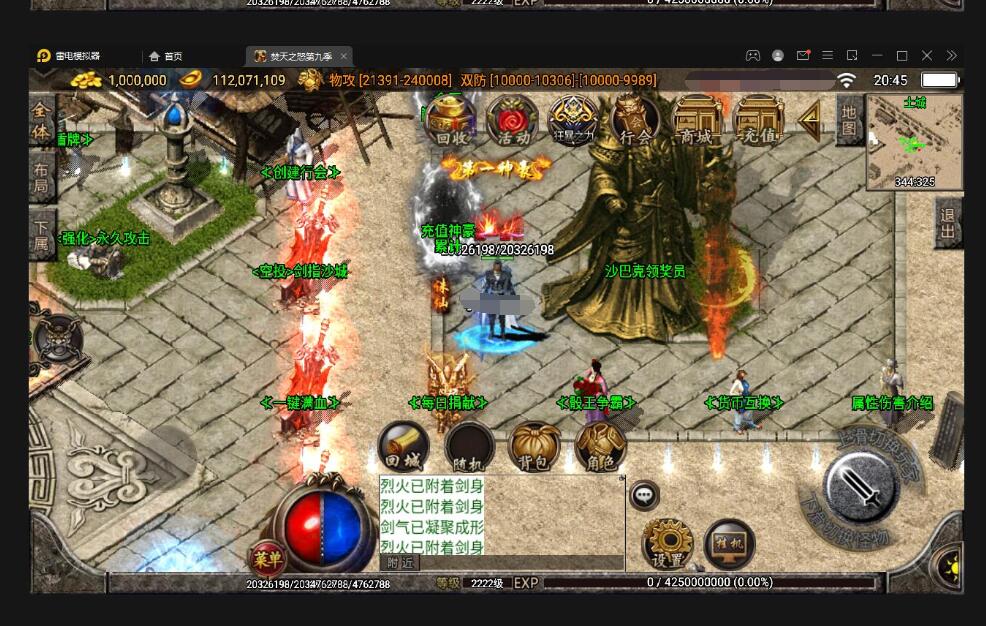Open the 角色 character sheet
The height and width of the screenshot is (626, 986).
click(600, 448)
